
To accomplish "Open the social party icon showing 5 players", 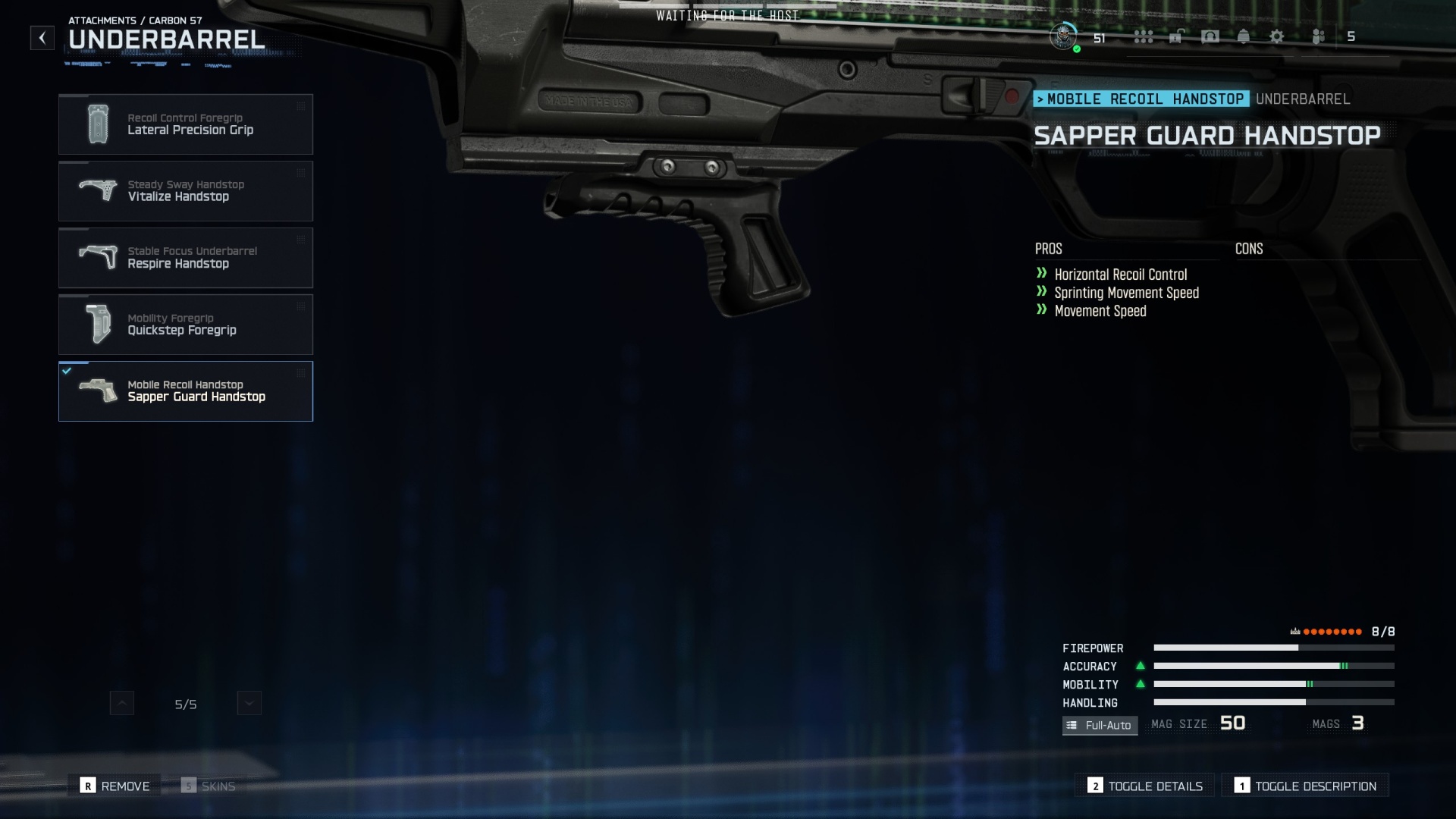I will (1317, 36).
